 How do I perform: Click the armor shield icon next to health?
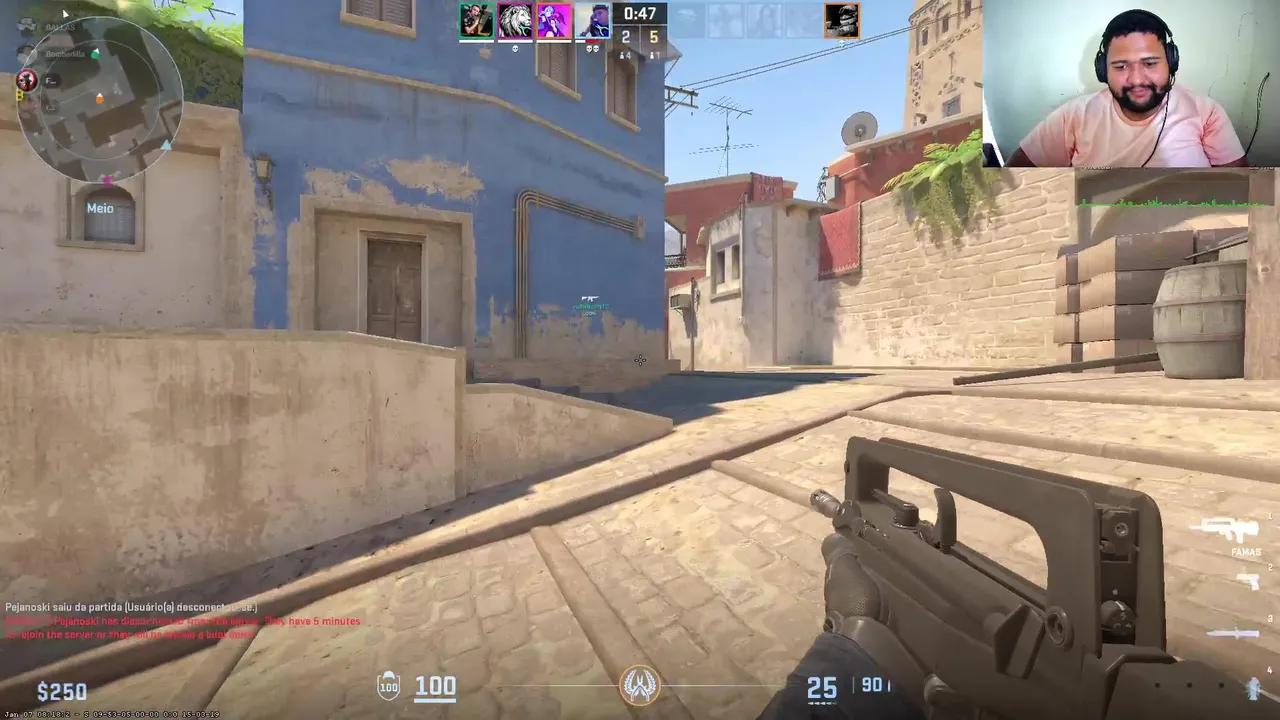coord(388,686)
